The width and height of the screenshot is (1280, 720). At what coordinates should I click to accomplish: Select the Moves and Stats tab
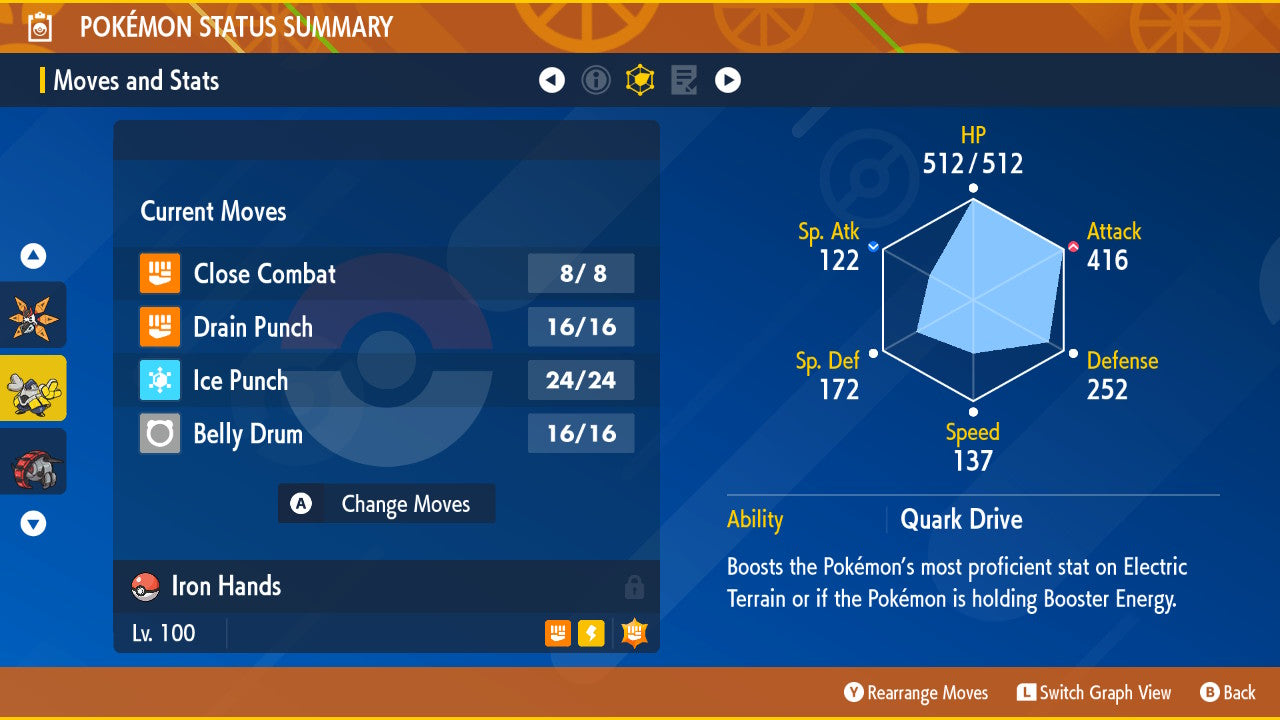click(x=136, y=81)
